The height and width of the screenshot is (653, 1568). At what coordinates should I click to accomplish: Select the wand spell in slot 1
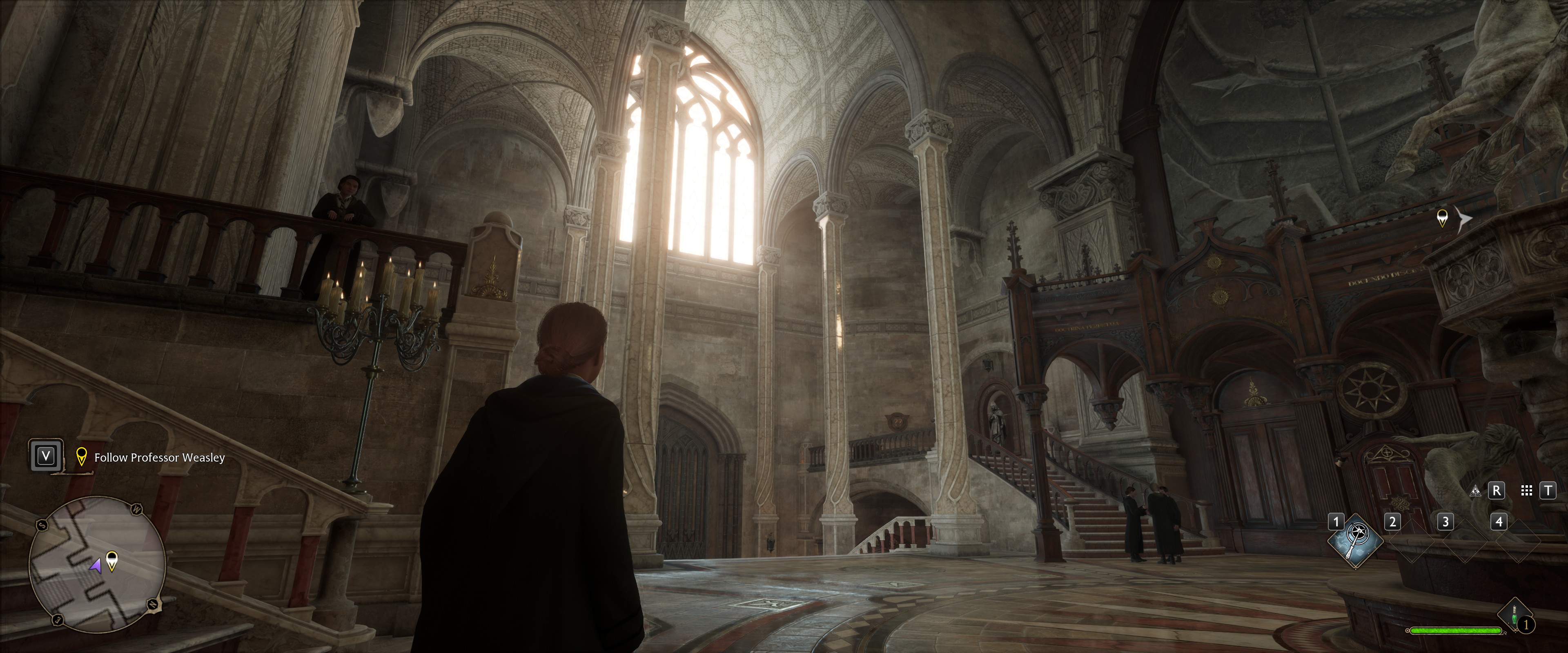[1355, 540]
